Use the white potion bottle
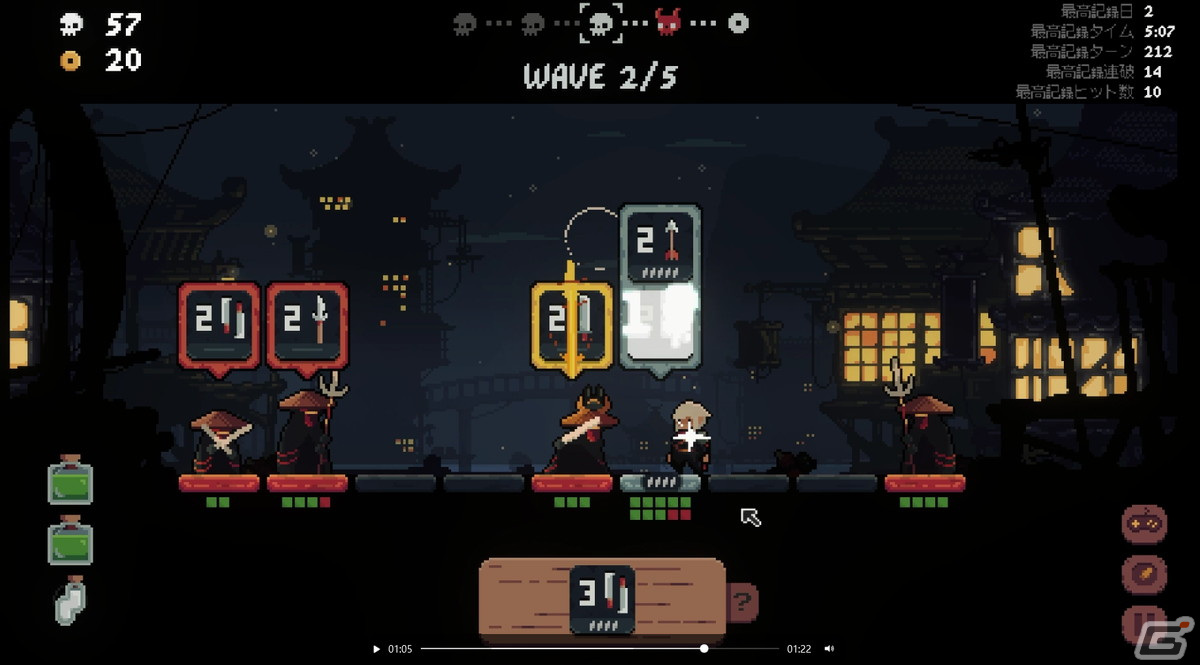Viewport: 1200px width, 665px height. coord(71,602)
